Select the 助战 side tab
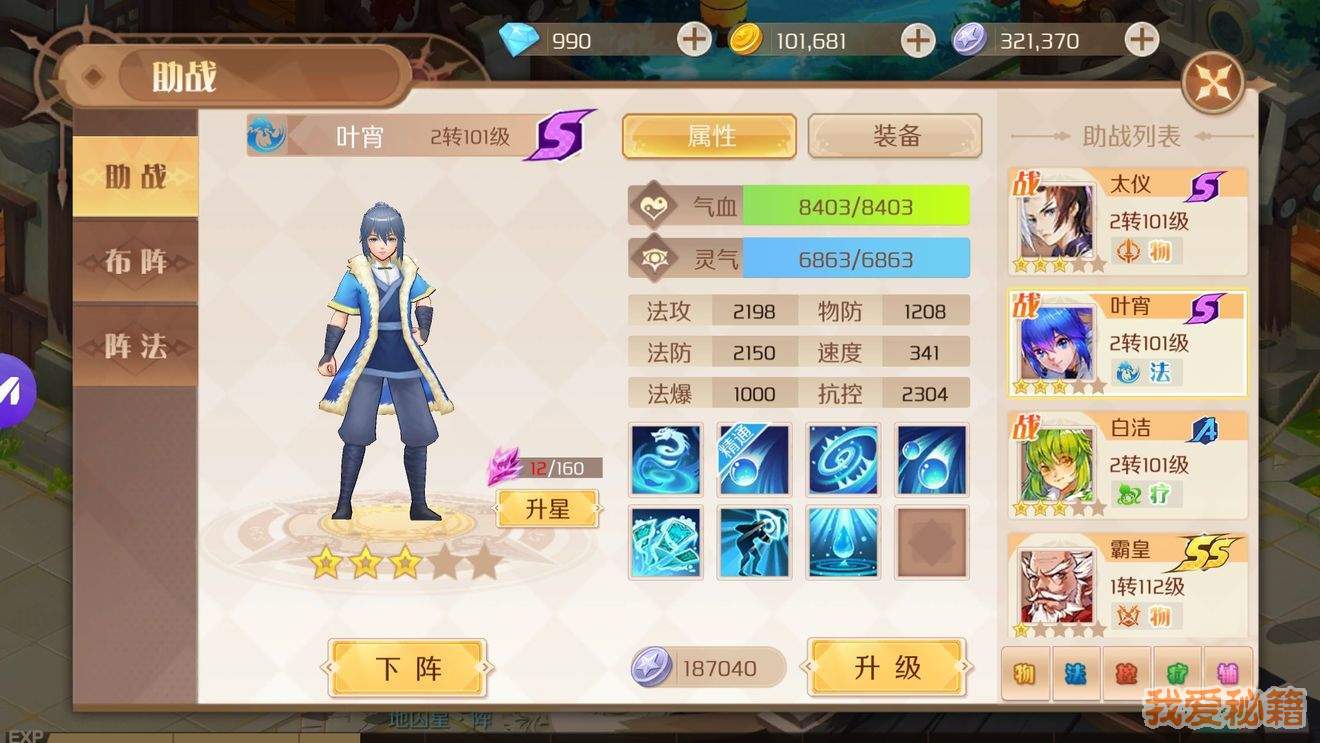This screenshot has height=743, width=1320. [136, 177]
